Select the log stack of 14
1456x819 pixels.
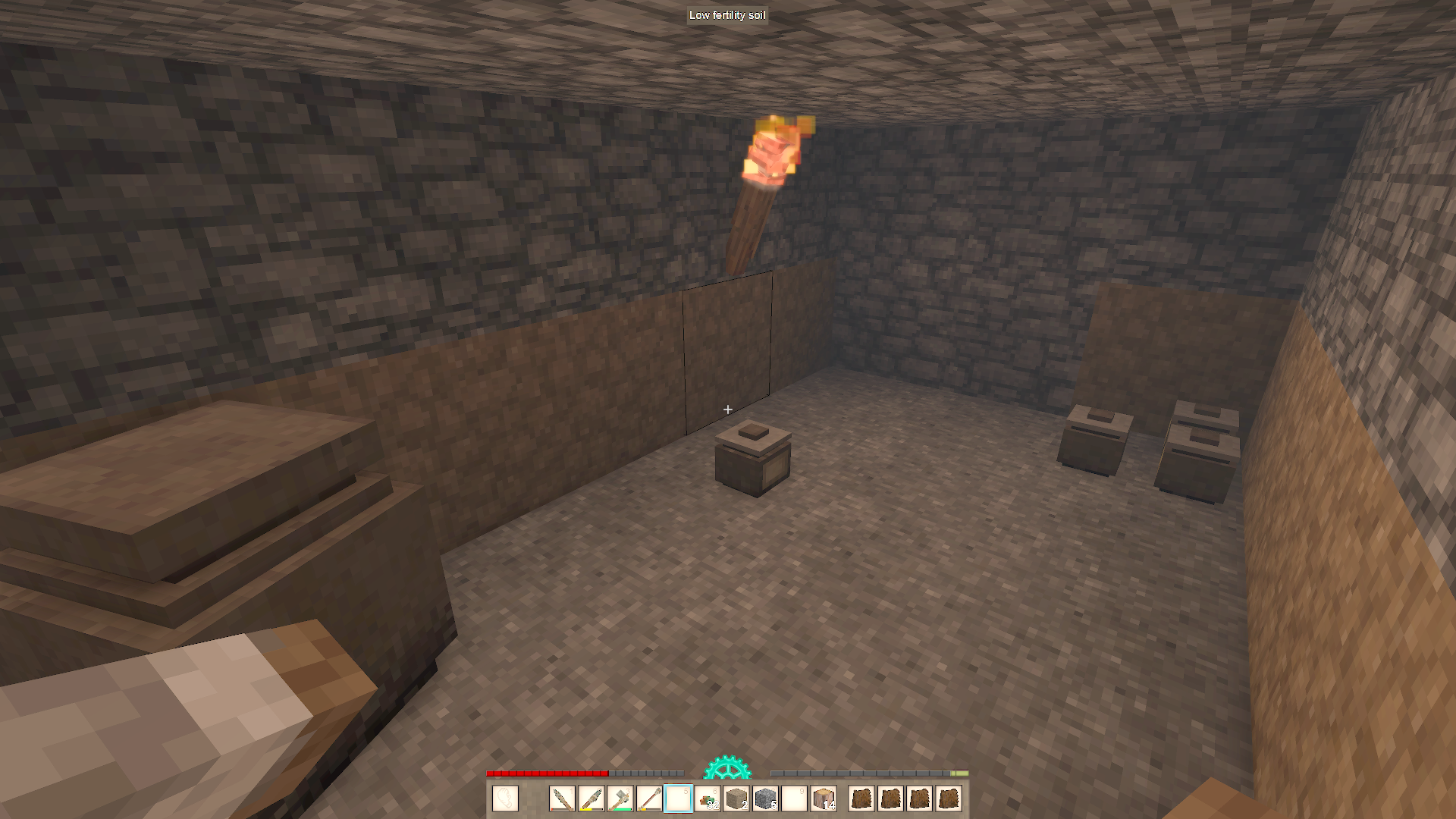822,799
